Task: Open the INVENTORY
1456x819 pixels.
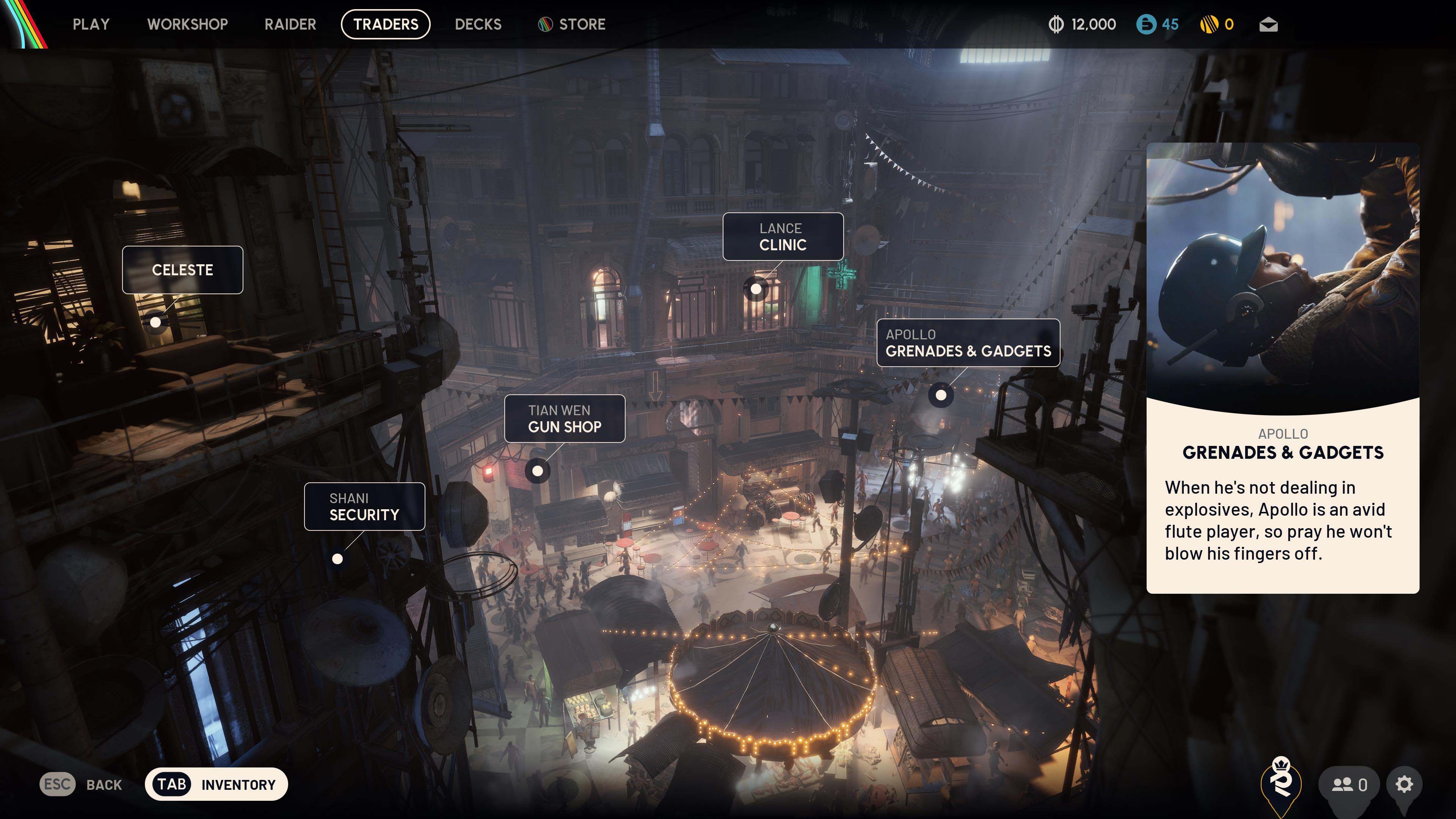Action: [217, 784]
